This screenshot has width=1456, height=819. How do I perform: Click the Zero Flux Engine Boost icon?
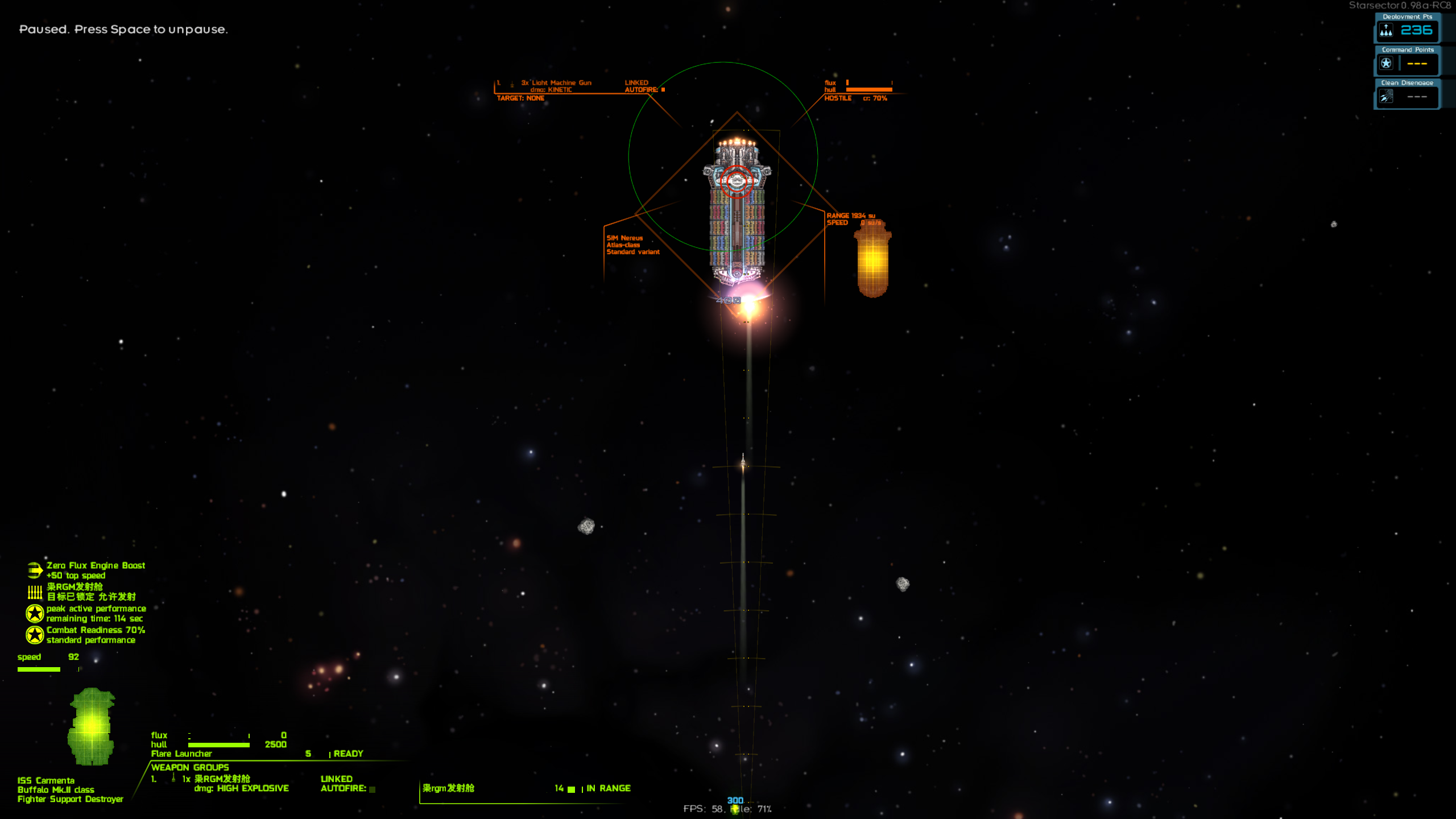click(x=35, y=570)
